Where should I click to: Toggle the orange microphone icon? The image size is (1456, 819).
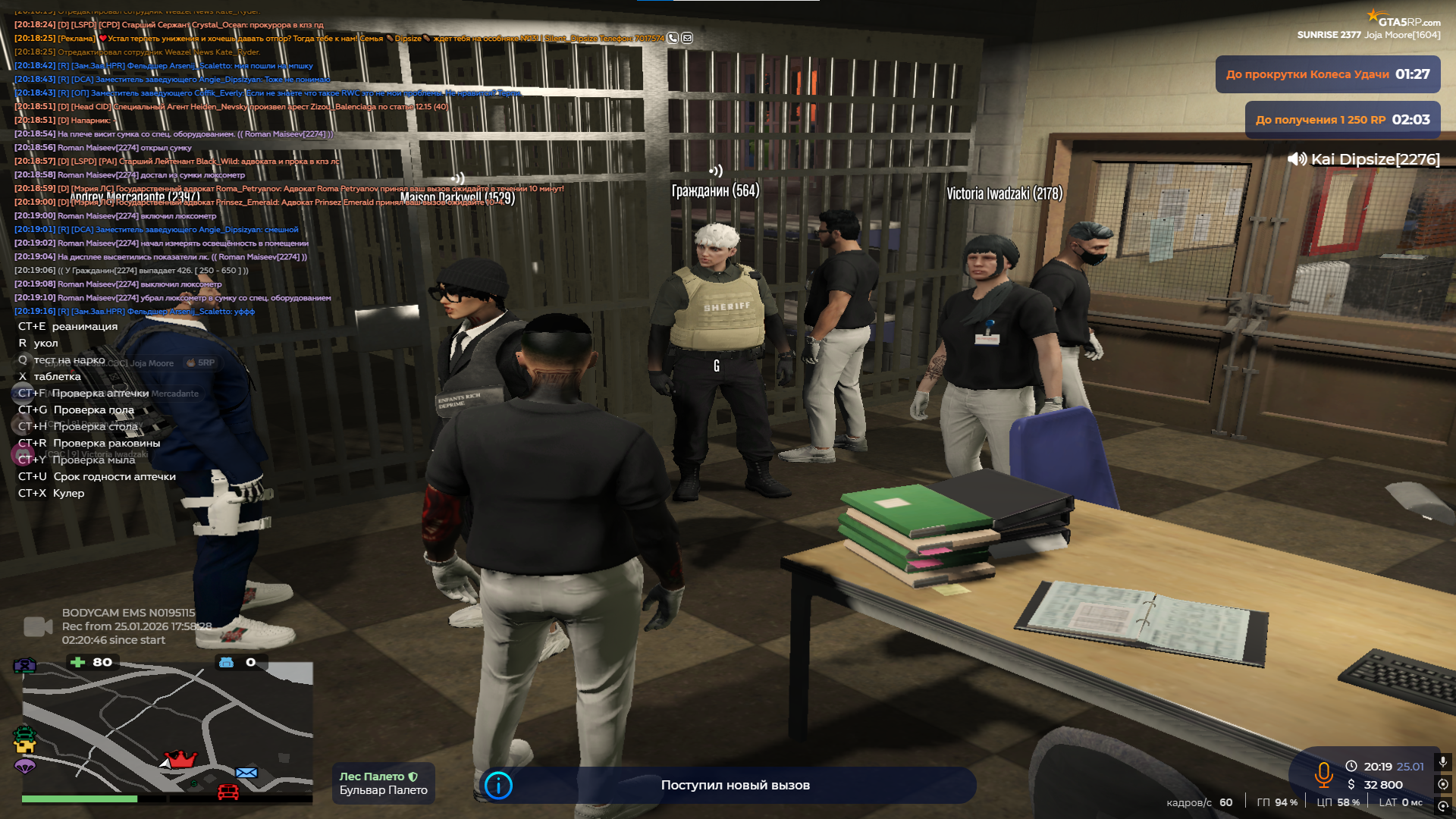coord(1324,774)
